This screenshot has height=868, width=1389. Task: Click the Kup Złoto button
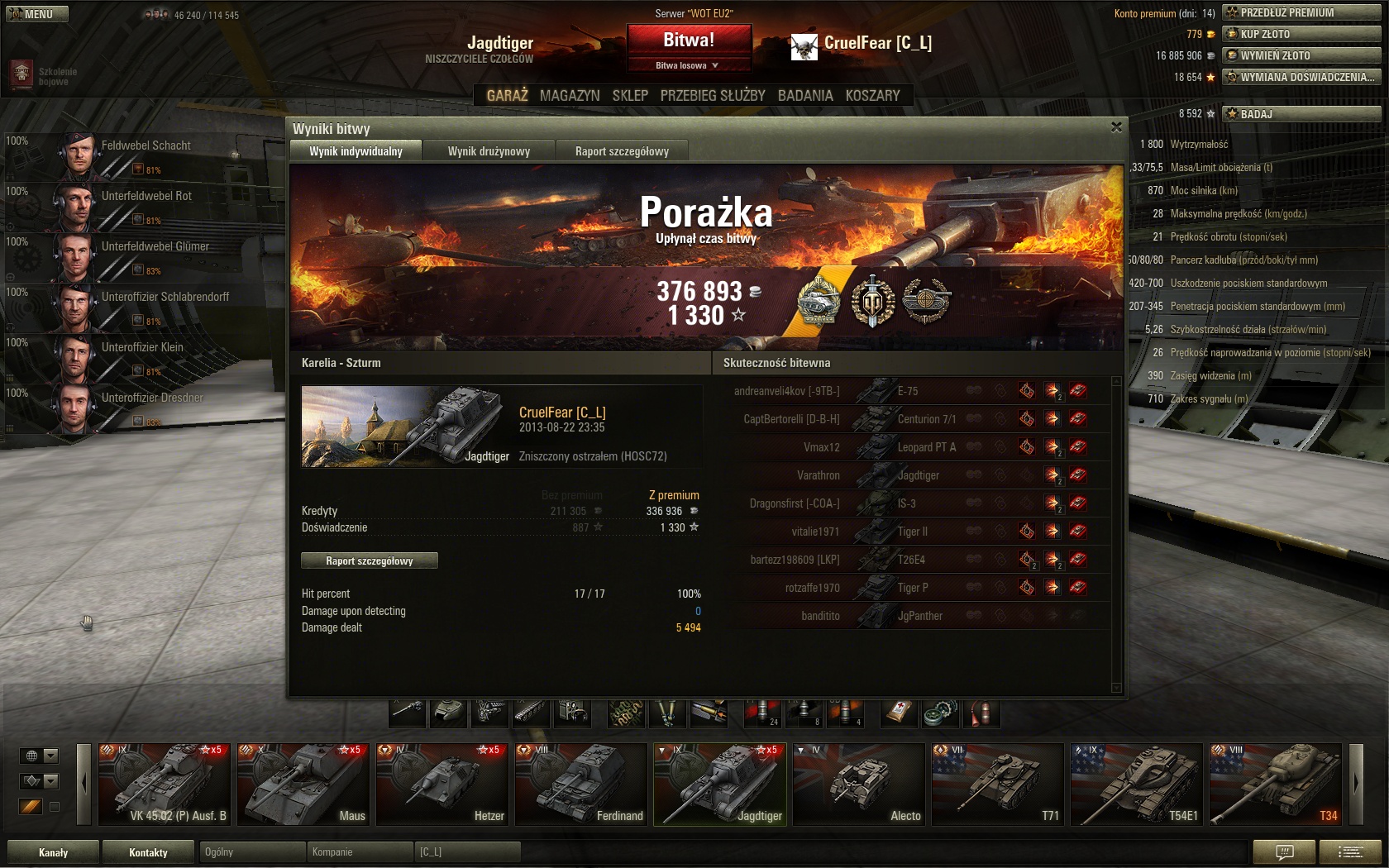coord(1301,34)
